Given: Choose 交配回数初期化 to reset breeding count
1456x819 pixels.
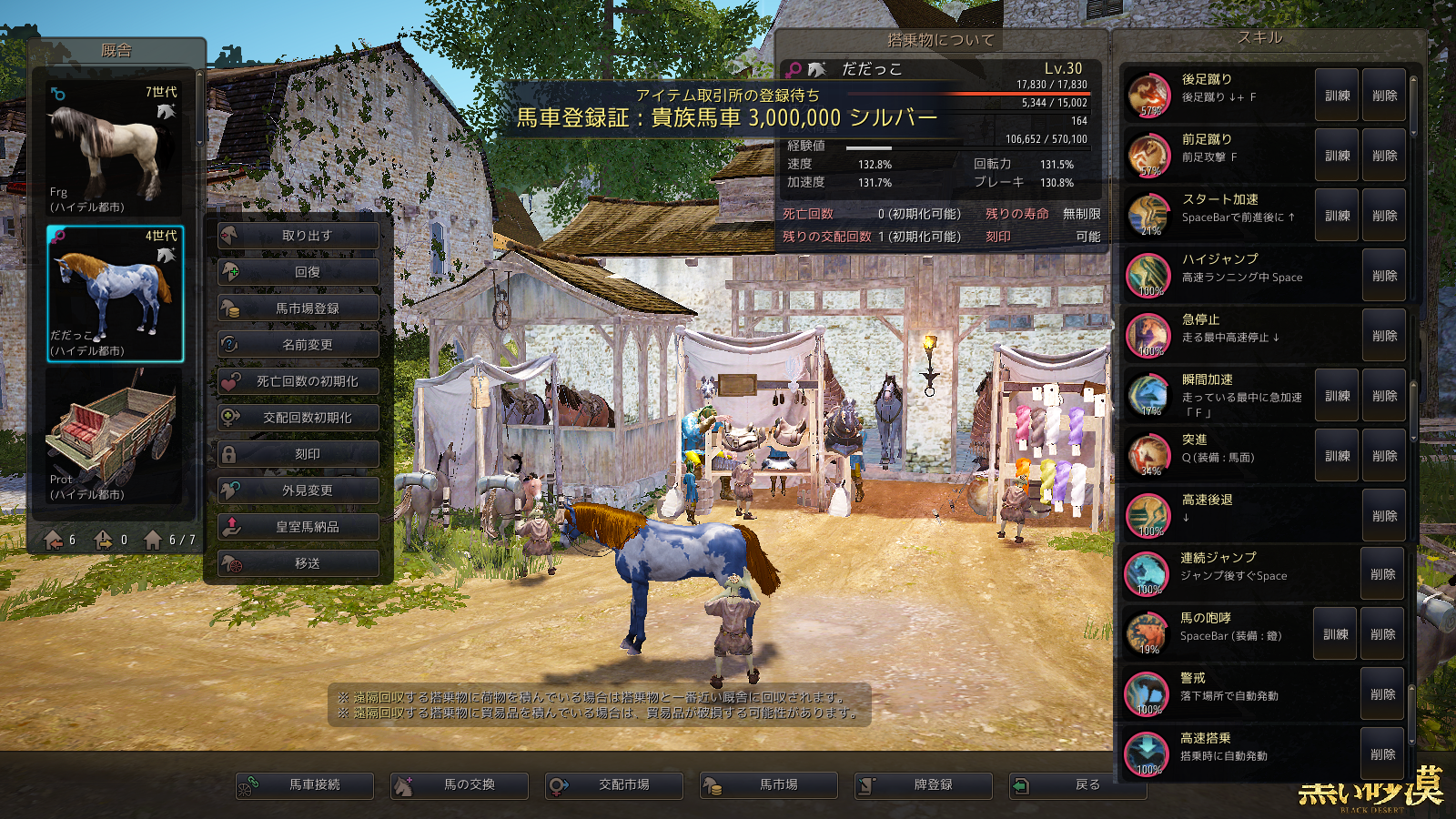Looking at the screenshot, I should click(x=298, y=418).
